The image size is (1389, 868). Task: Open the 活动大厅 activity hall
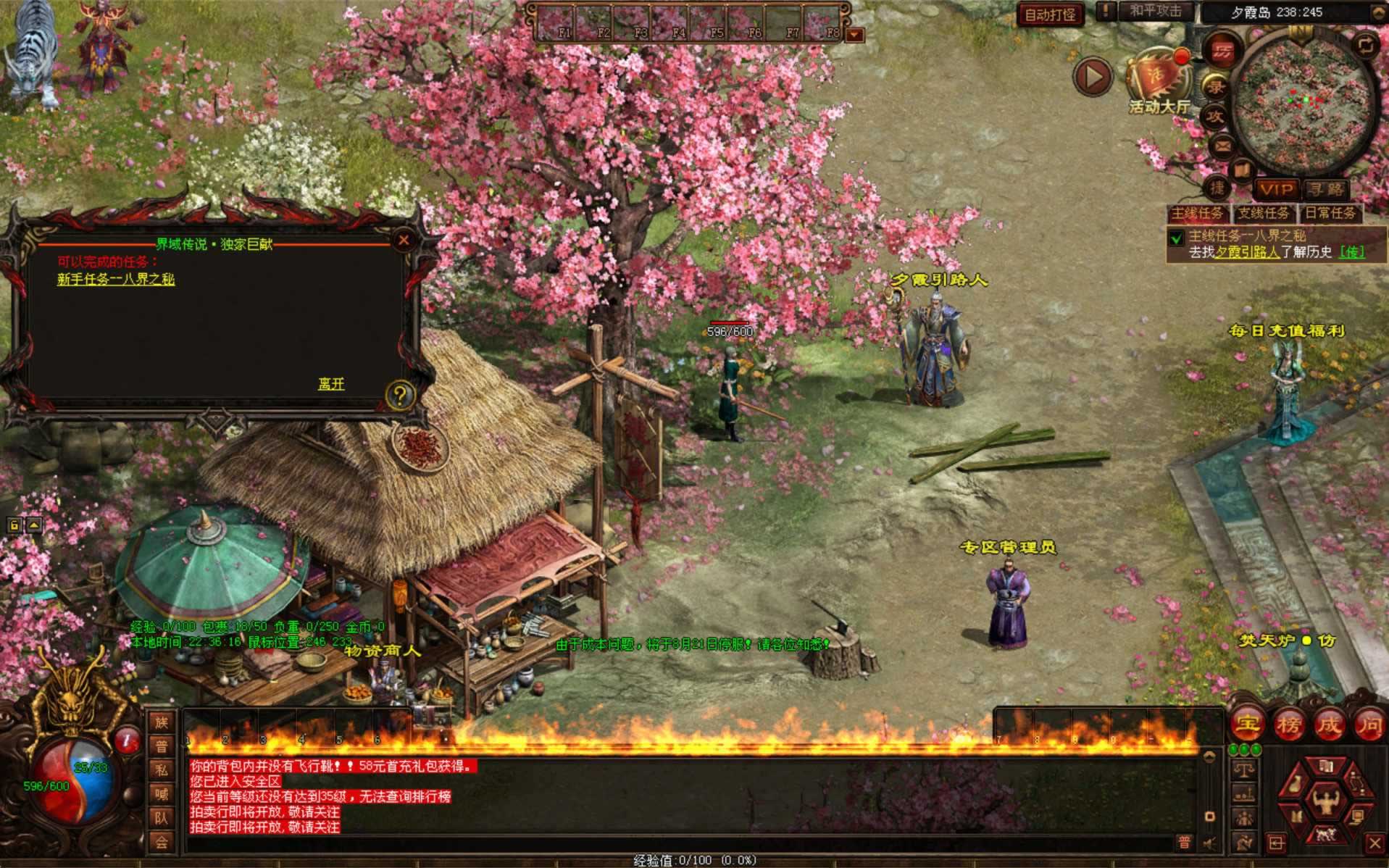tap(1158, 83)
